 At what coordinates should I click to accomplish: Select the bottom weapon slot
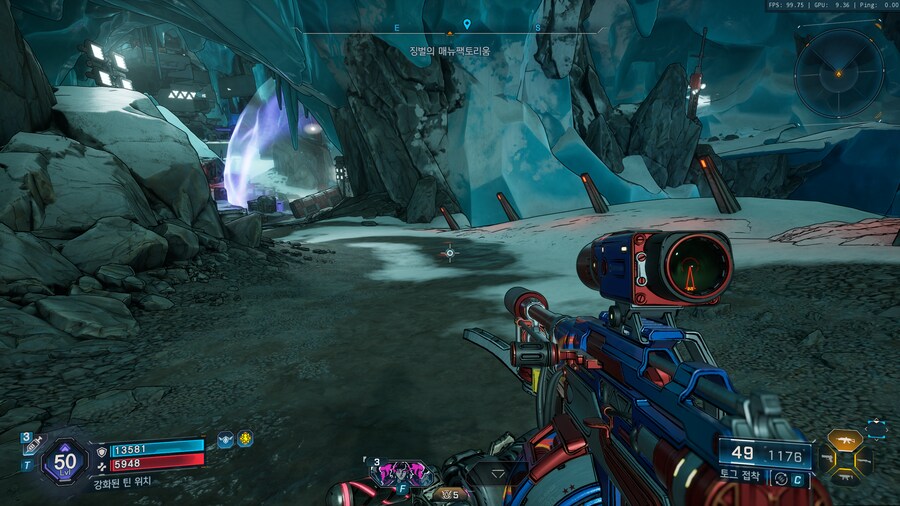[845, 478]
